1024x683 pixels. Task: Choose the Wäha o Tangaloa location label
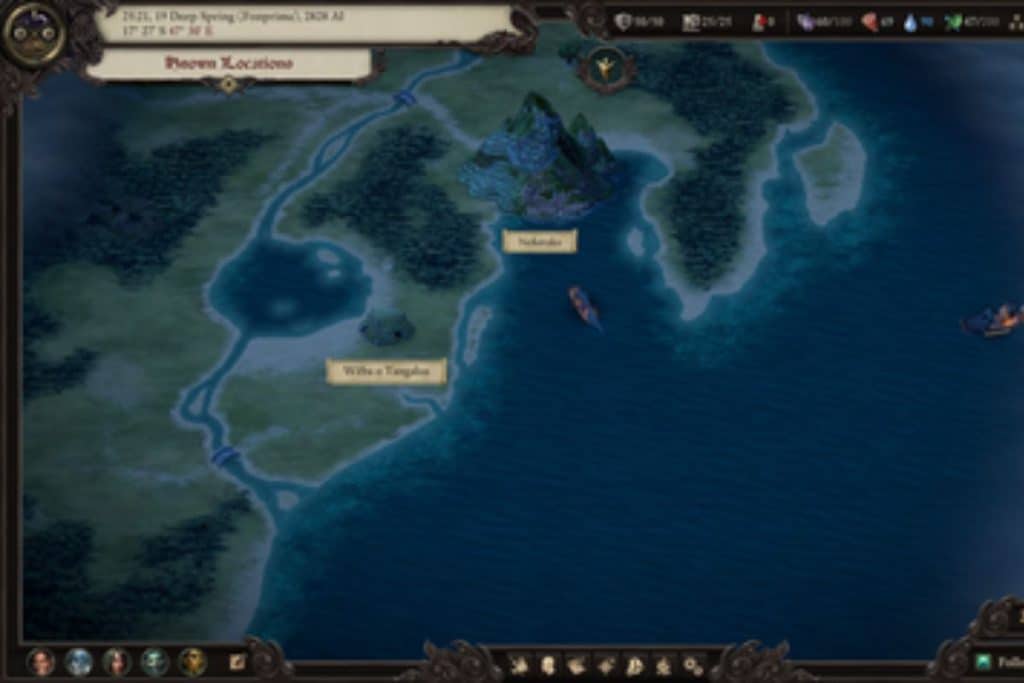[386, 371]
